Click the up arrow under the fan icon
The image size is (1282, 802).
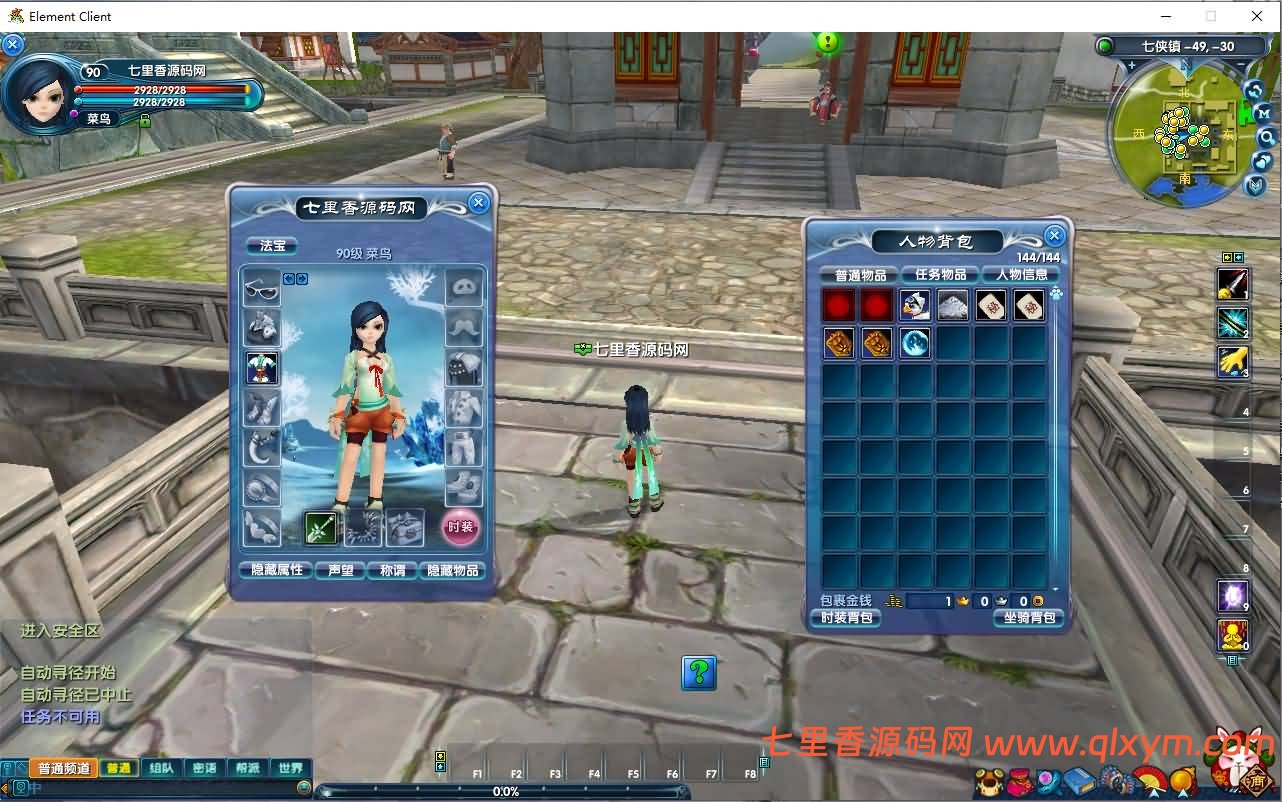pos(1154,793)
